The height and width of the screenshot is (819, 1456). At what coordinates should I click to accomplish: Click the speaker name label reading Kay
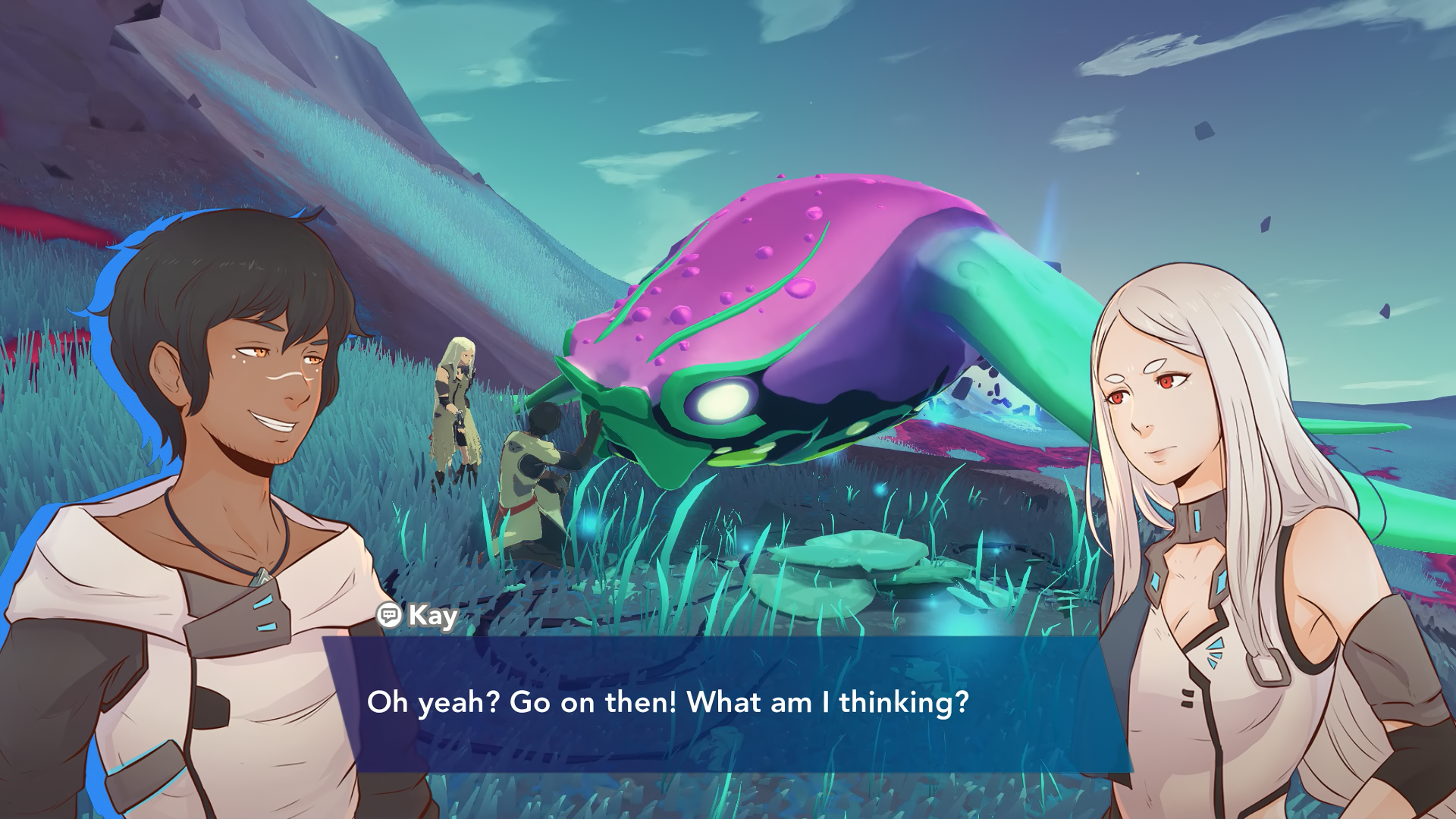[x=431, y=617]
